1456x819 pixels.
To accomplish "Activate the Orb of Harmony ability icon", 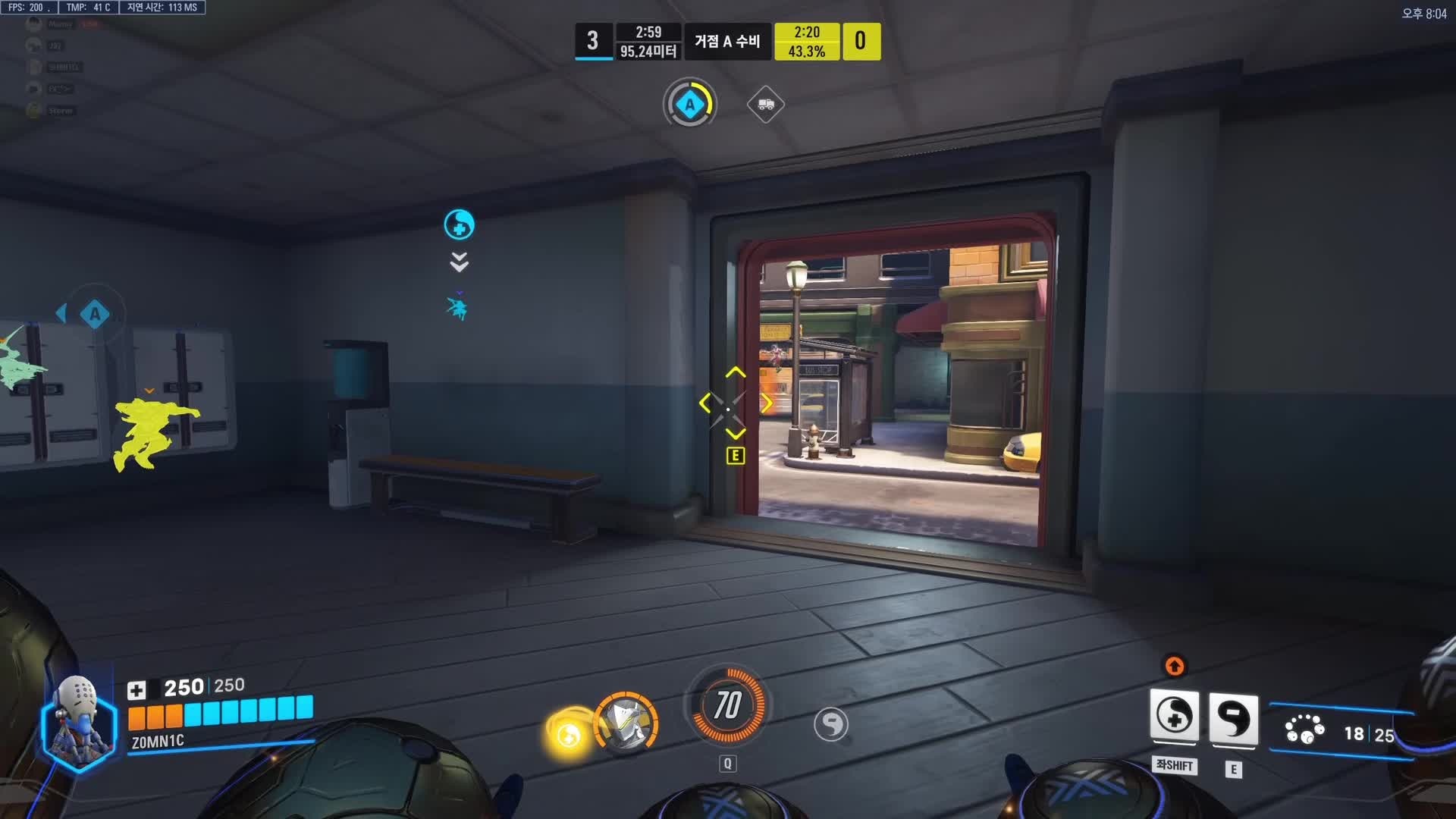I will pos(1174,716).
